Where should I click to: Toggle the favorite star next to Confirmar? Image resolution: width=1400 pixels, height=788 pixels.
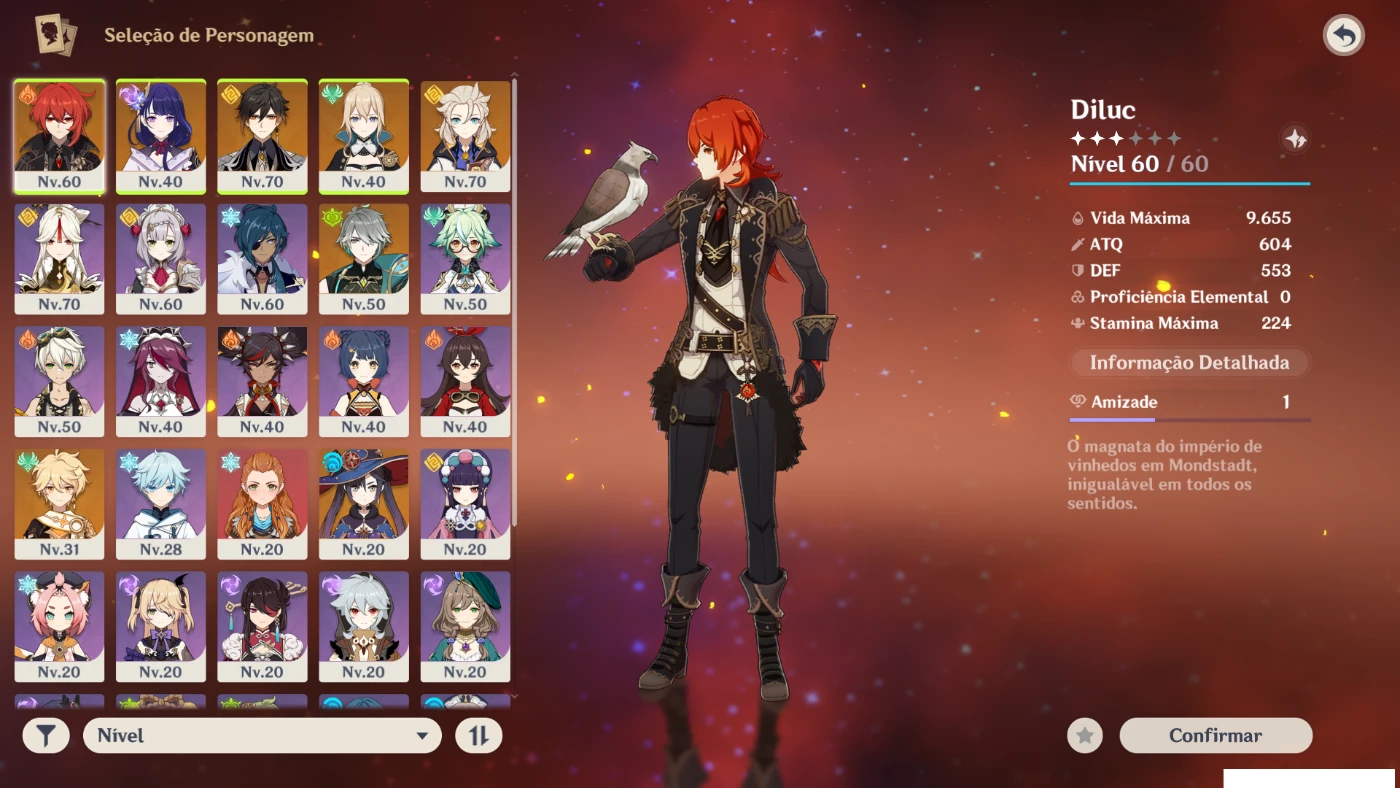click(x=1086, y=735)
